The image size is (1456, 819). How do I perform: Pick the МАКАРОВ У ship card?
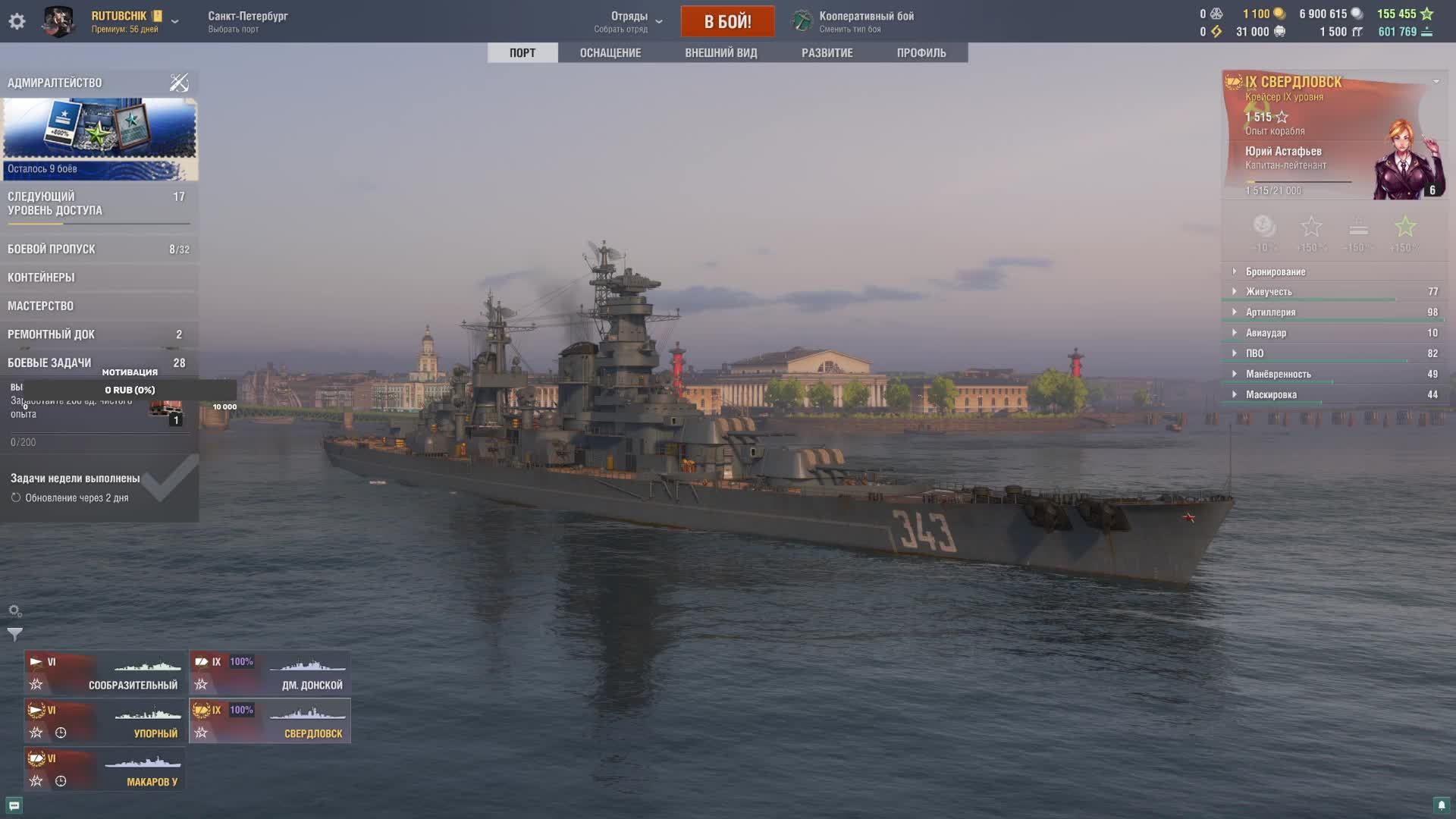tap(105, 770)
